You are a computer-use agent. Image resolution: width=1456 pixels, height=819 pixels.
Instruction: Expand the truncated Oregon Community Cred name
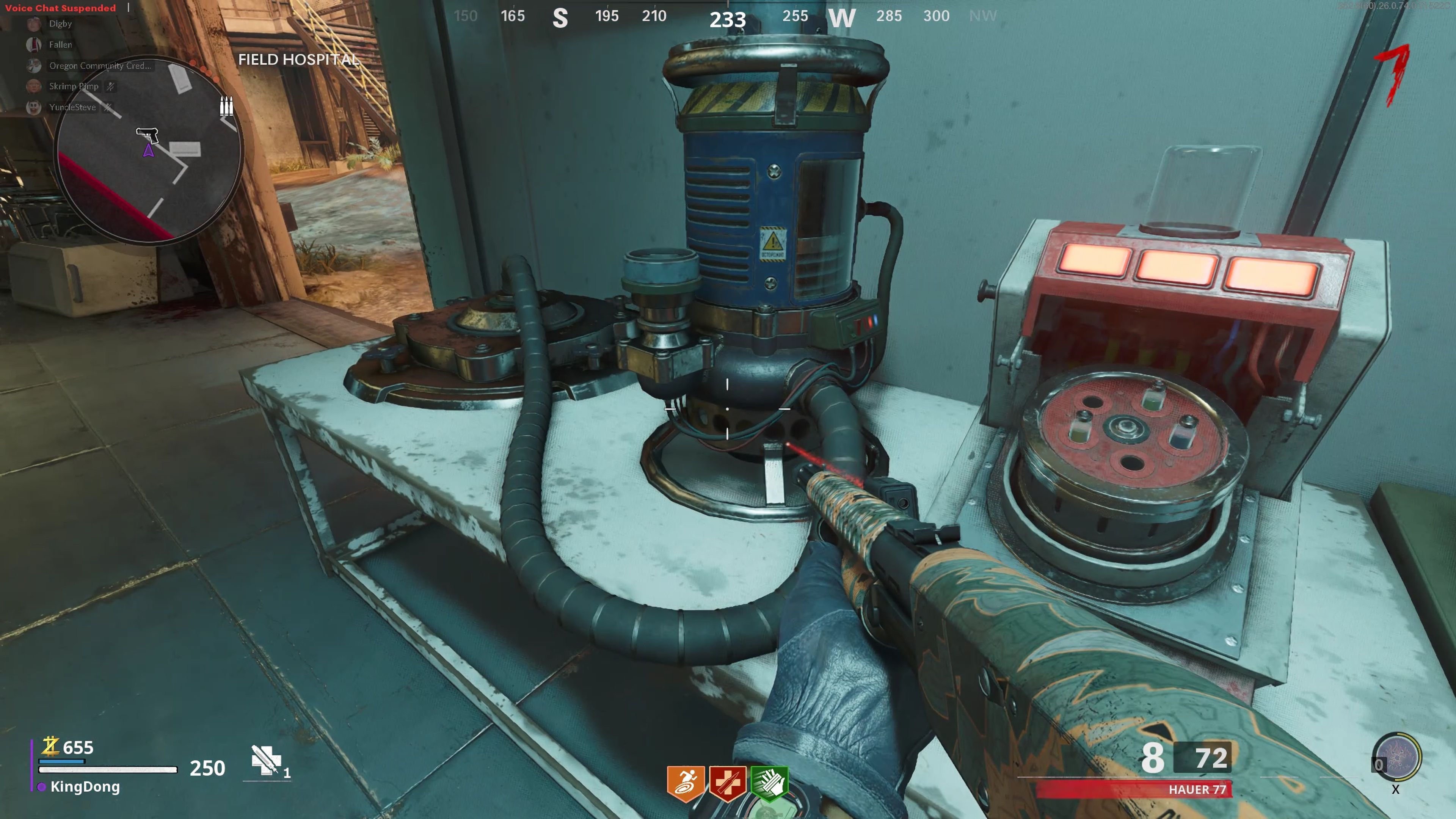(x=99, y=66)
